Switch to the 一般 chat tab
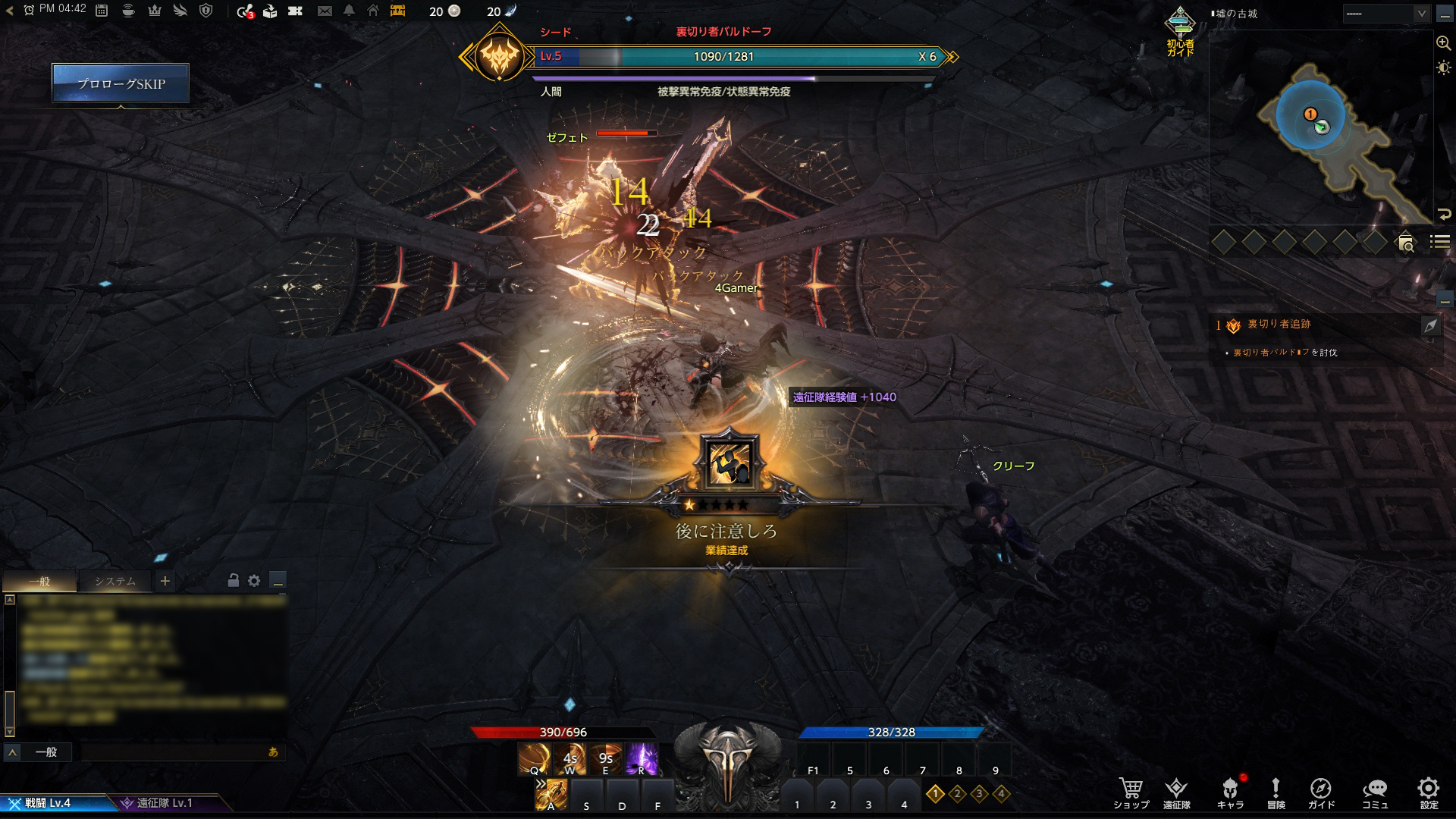Viewport: 1456px width, 819px height. 39,582
